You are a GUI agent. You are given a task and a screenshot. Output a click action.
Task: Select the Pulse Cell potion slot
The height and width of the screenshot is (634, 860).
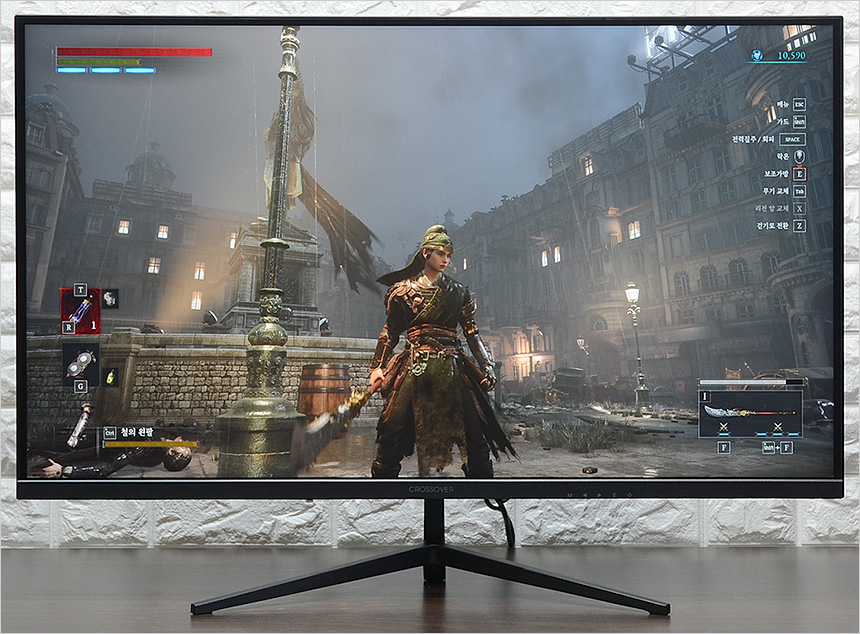coord(80,310)
